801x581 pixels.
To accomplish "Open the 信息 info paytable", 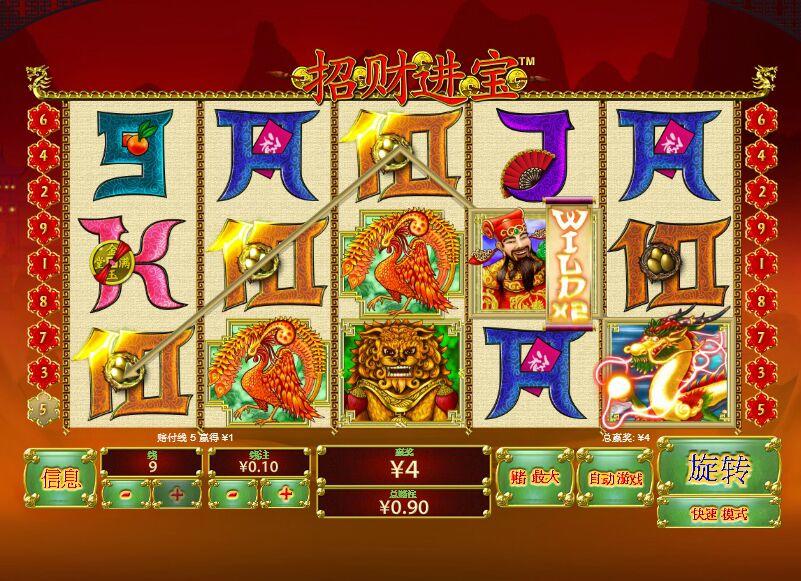I will tap(59, 477).
